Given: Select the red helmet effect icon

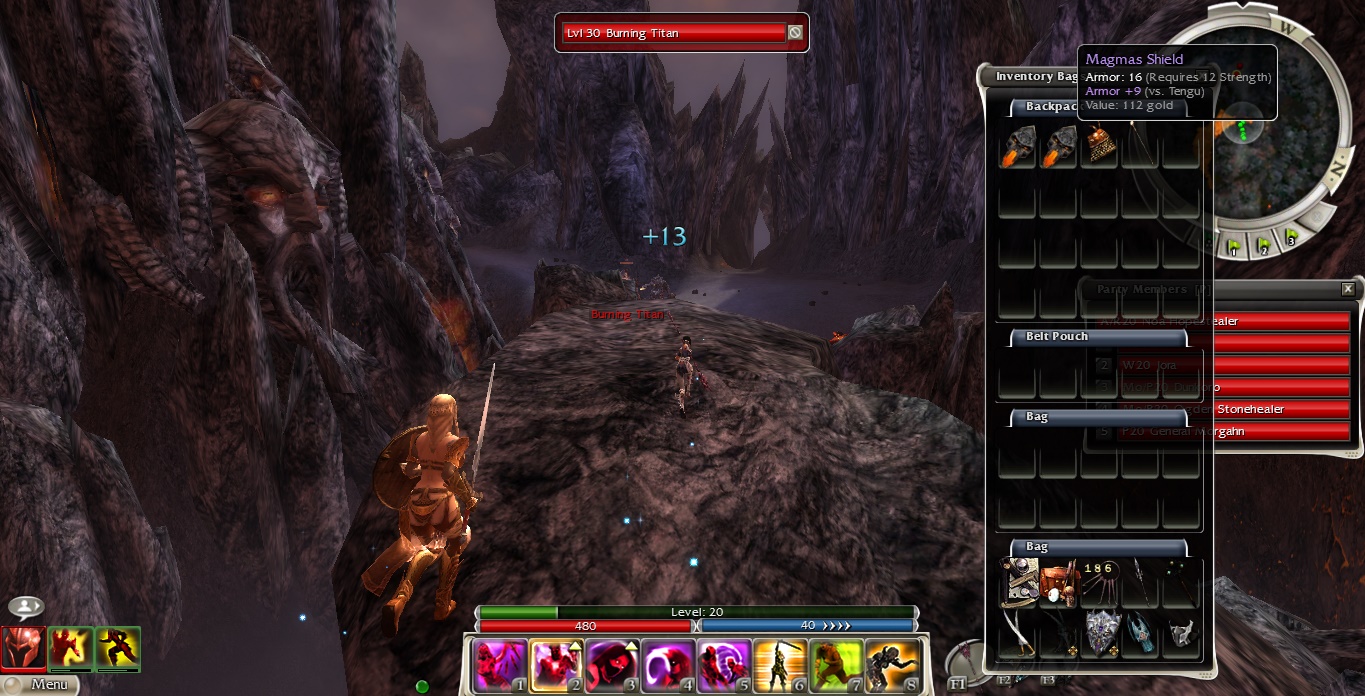Looking at the screenshot, I should point(22,648).
